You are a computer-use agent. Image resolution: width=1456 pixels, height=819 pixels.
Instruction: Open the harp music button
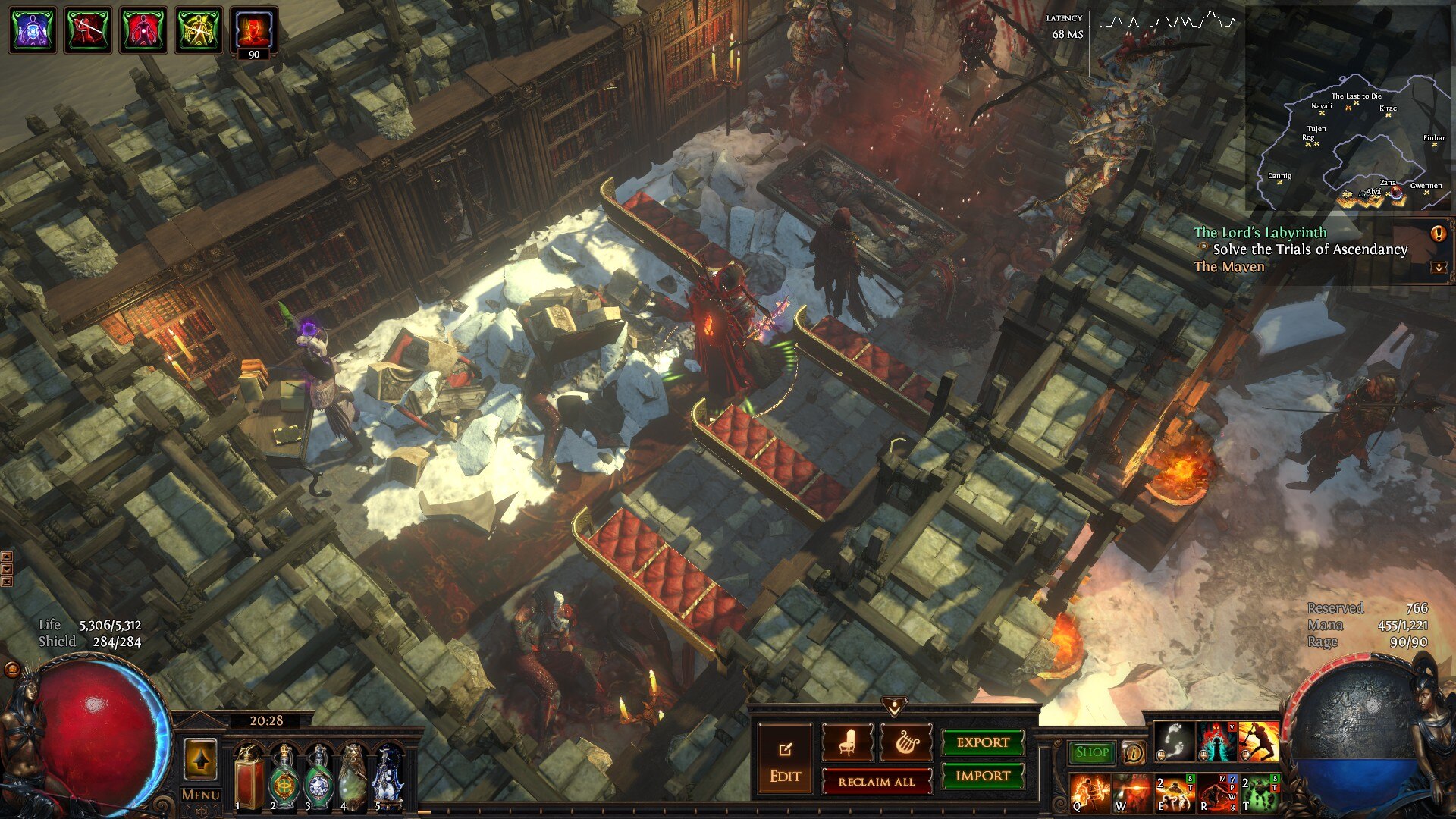point(906,742)
